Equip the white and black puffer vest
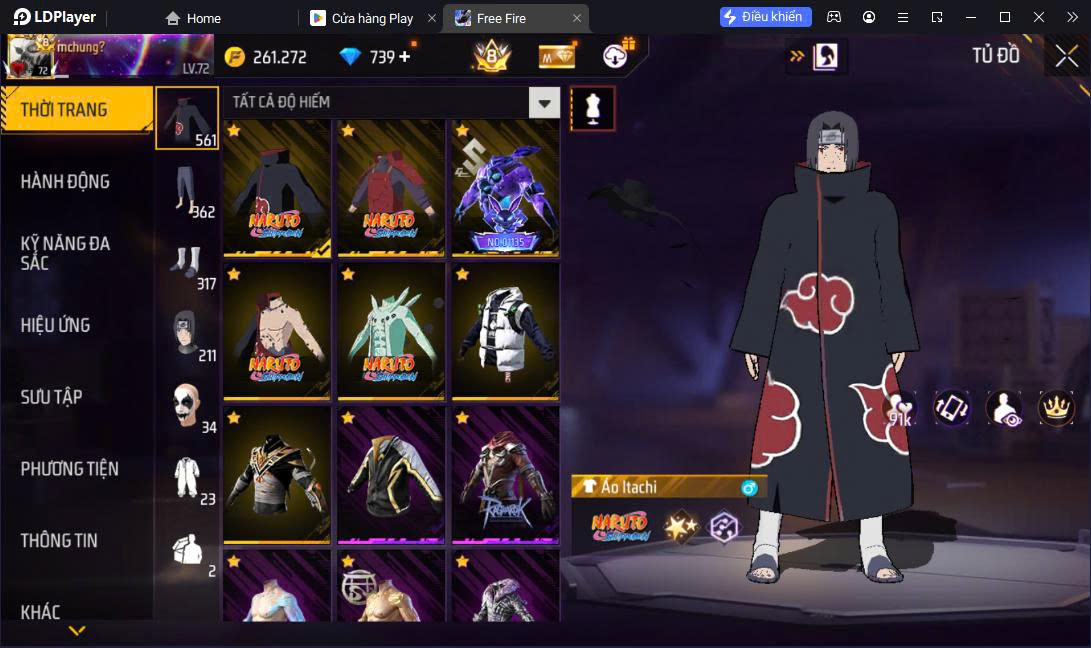The height and width of the screenshot is (648, 1091). click(505, 330)
